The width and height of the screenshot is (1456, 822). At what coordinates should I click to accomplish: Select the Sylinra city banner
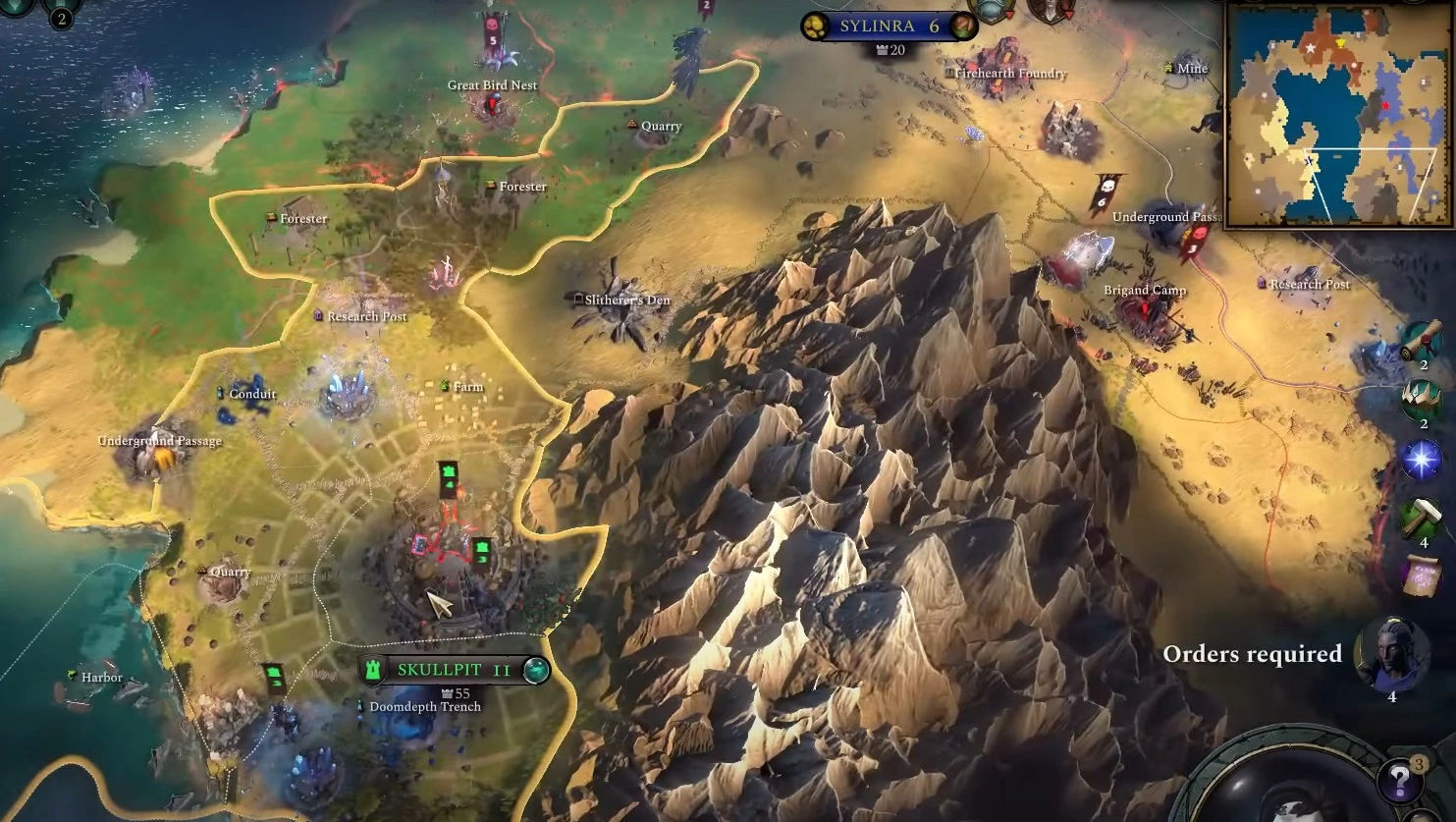[889, 27]
